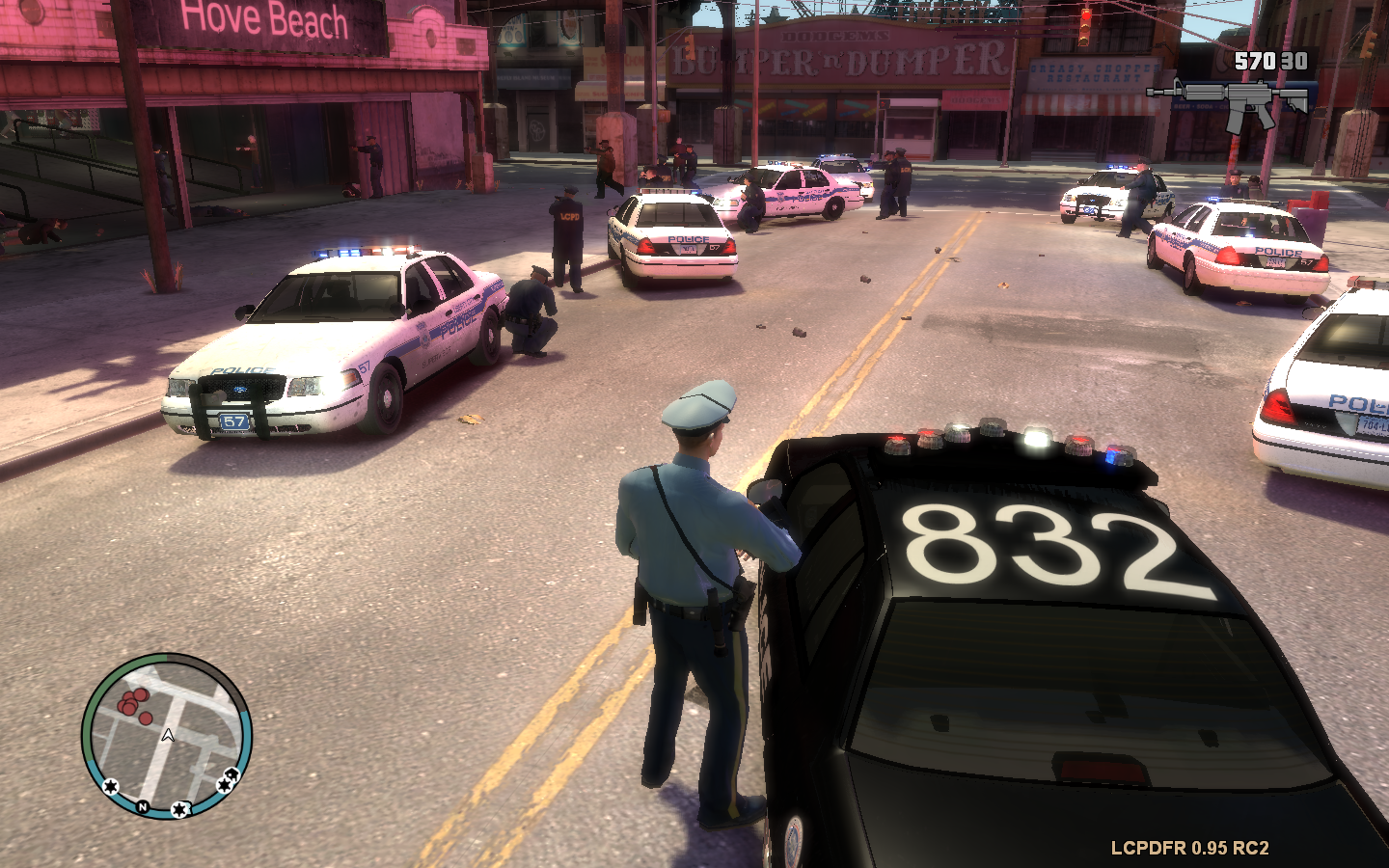Image resolution: width=1389 pixels, height=868 pixels.
Task: Click the north N marker on the radar
Action: (143, 806)
